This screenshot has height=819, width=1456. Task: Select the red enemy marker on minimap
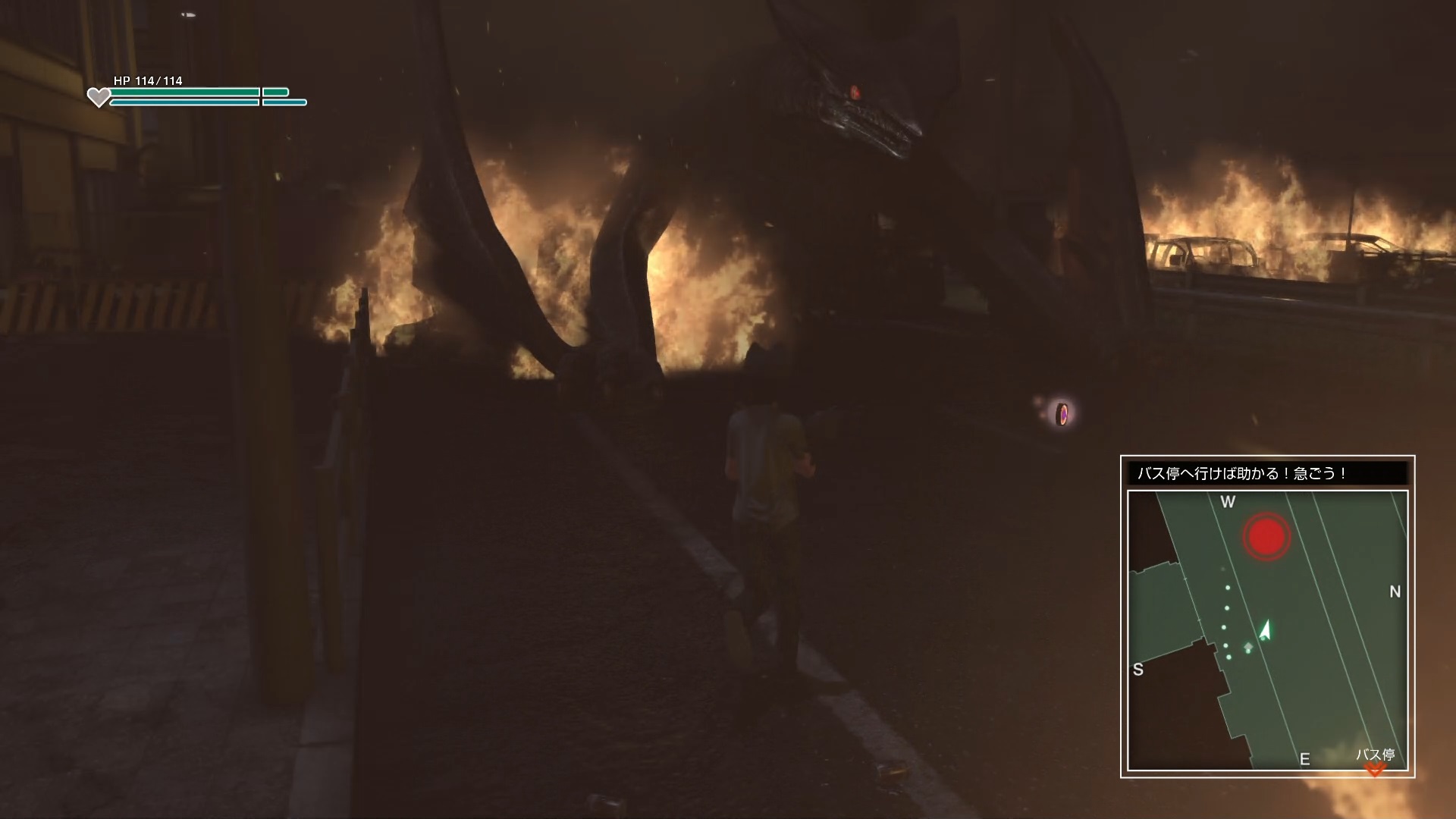(x=1266, y=537)
